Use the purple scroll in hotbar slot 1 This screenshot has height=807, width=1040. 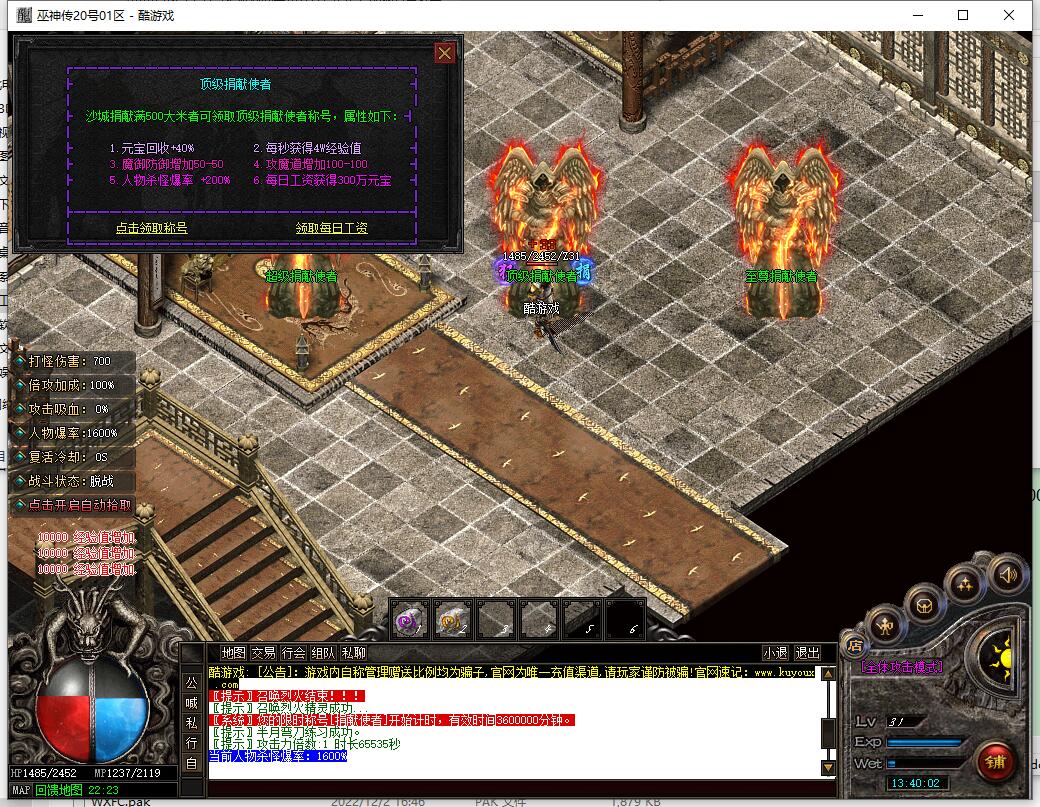coord(409,620)
